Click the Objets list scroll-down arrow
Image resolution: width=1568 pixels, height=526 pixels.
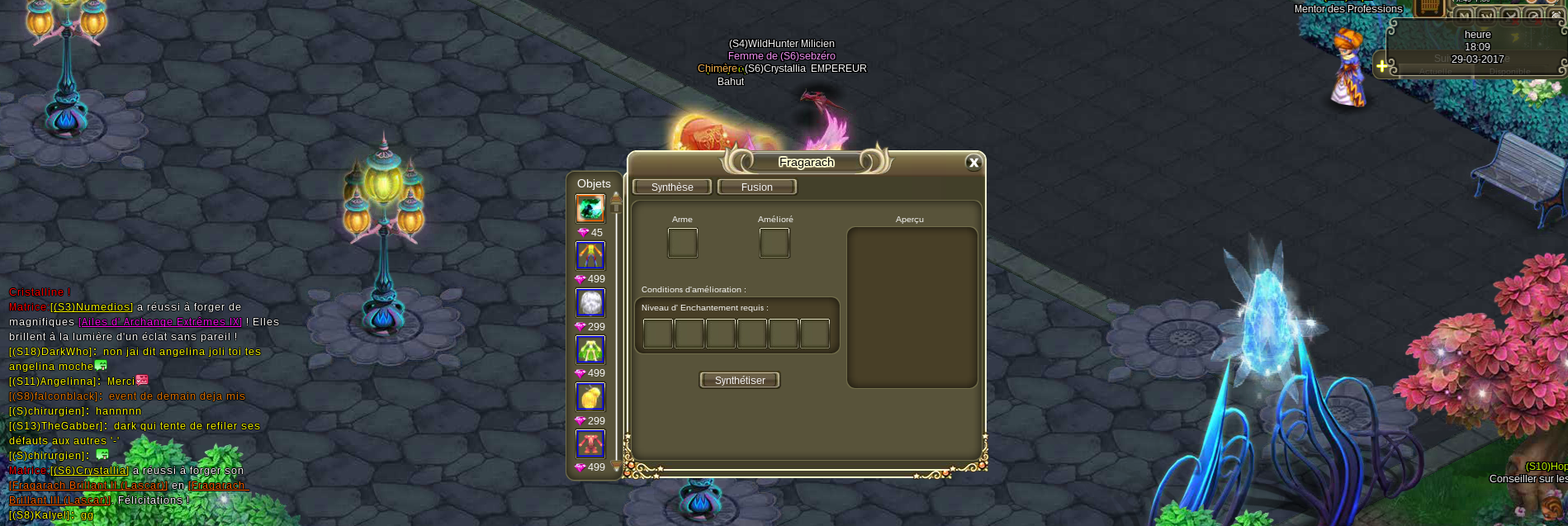click(616, 467)
